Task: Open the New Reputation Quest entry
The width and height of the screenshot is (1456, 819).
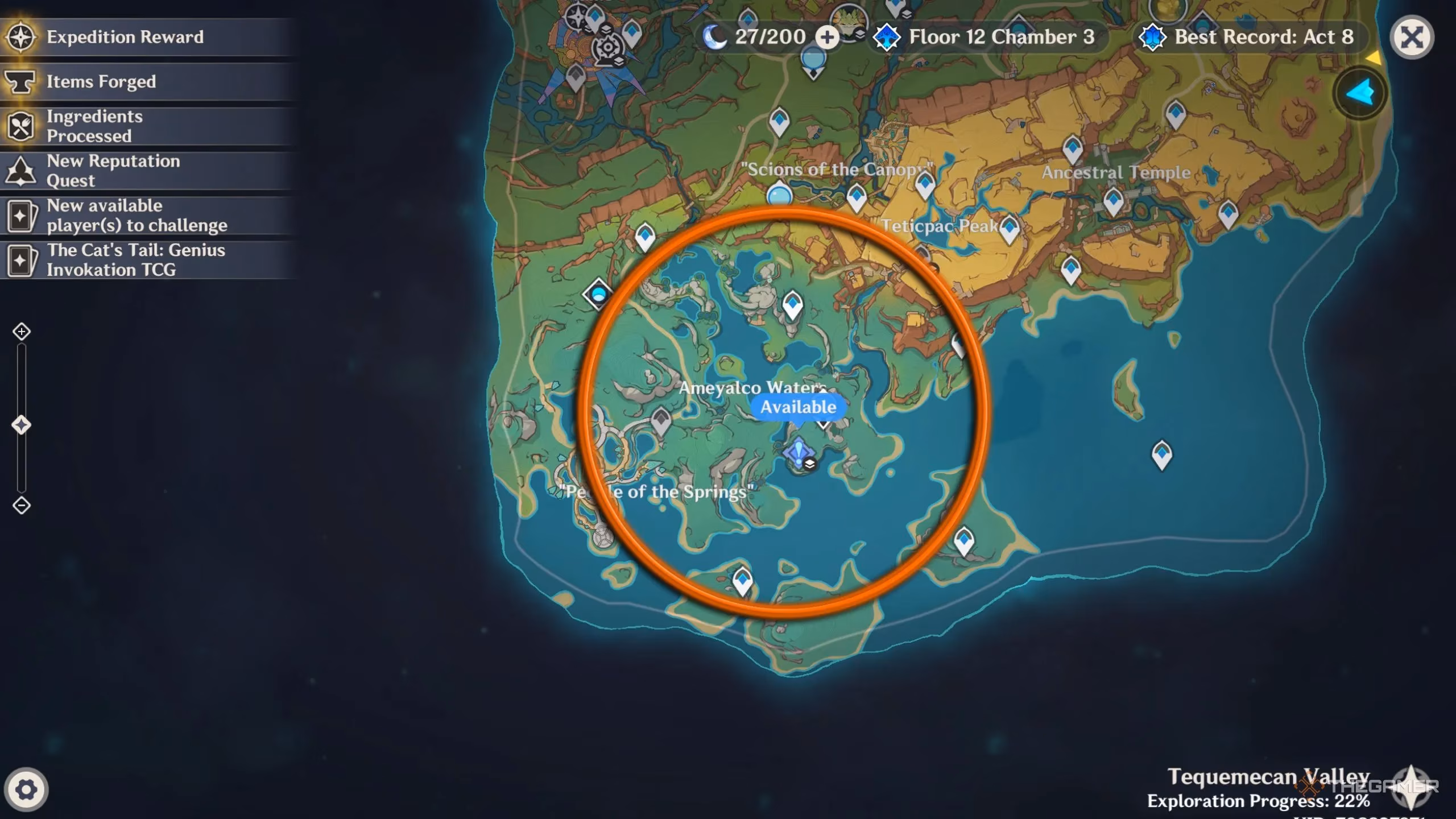Action: tap(113, 171)
